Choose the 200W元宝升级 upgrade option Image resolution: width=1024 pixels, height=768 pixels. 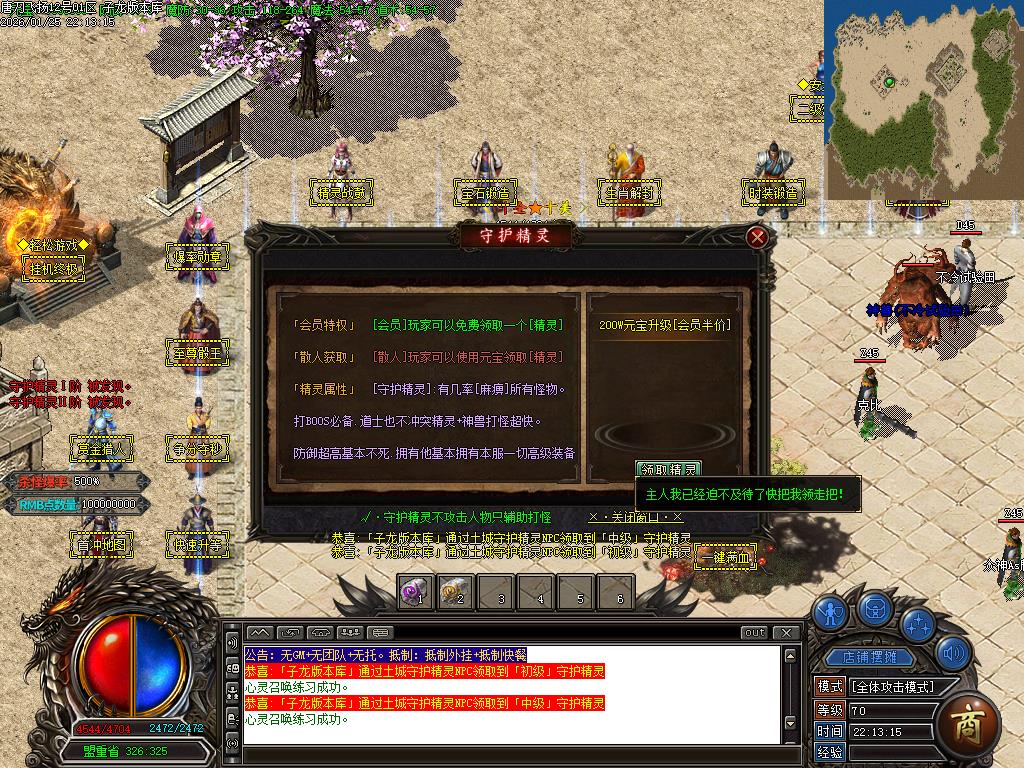pos(665,325)
